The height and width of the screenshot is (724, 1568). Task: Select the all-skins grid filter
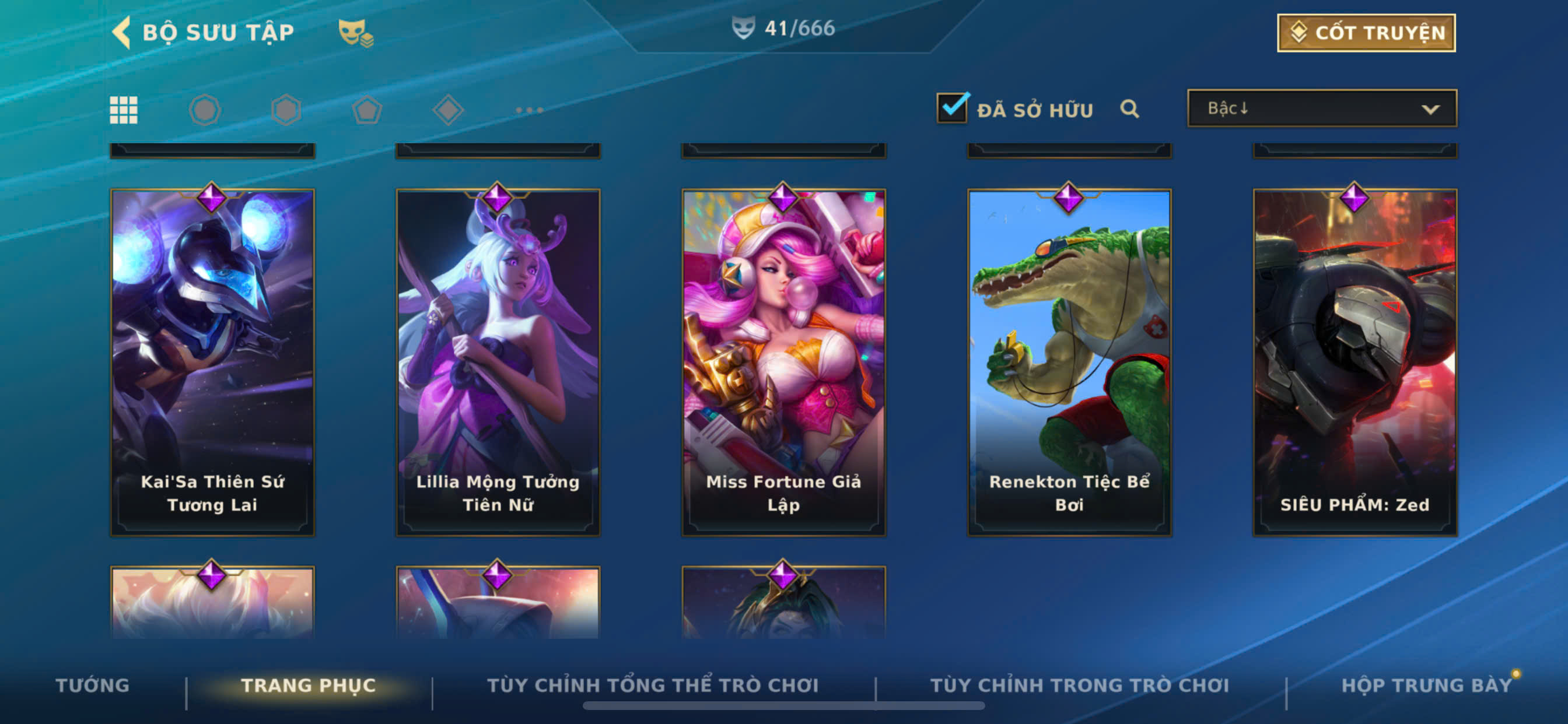point(124,110)
